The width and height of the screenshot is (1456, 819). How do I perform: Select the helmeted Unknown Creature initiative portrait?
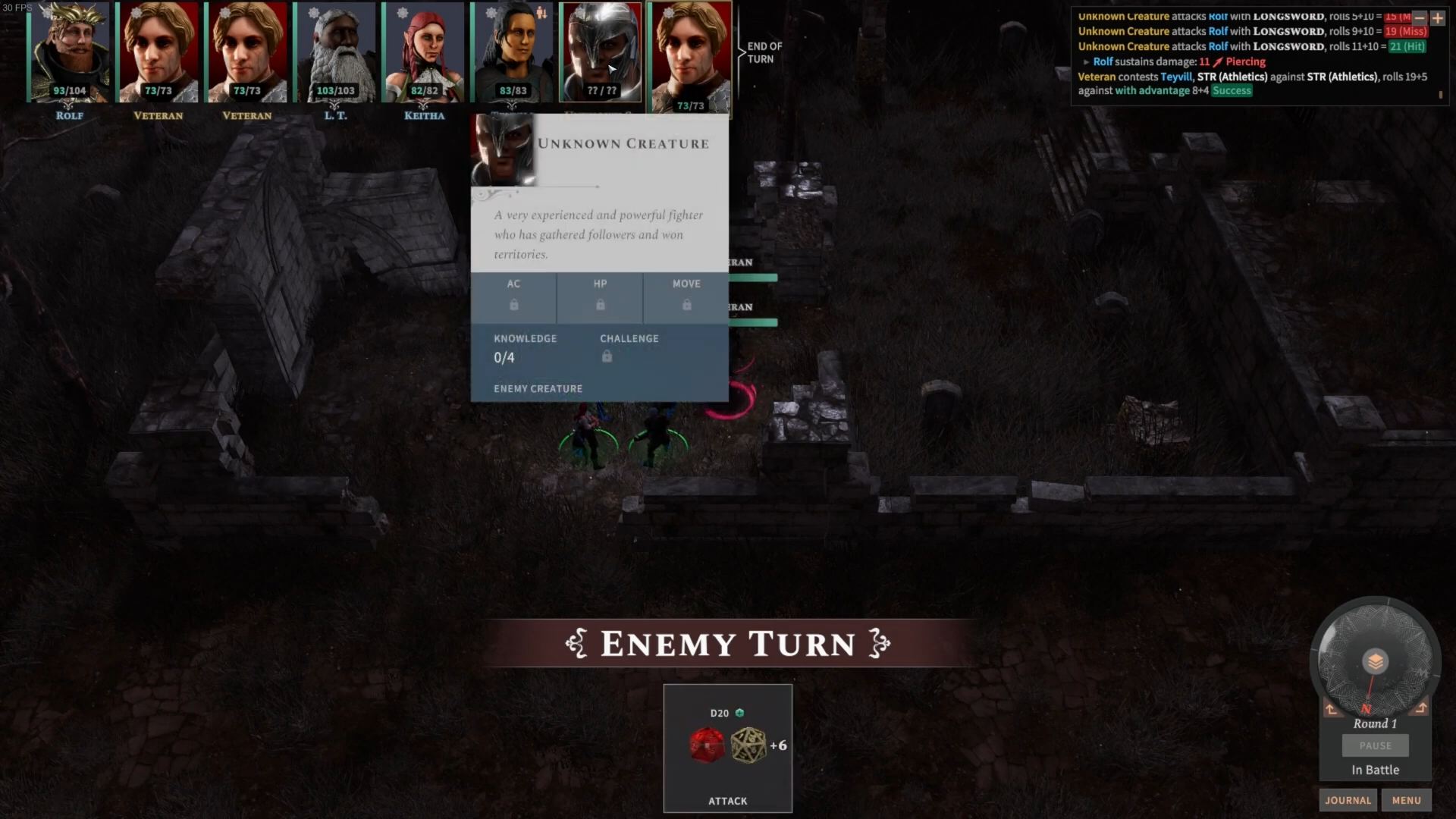pyautogui.click(x=601, y=52)
